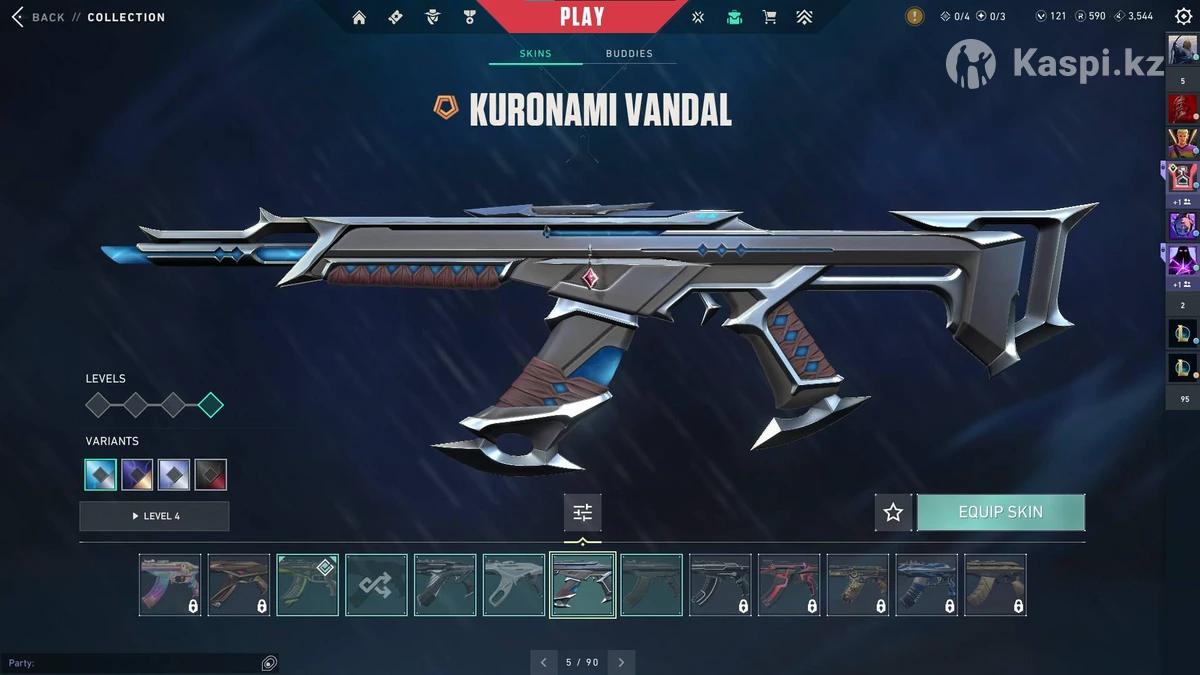Select the fourth level diamond node

(211, 405)
